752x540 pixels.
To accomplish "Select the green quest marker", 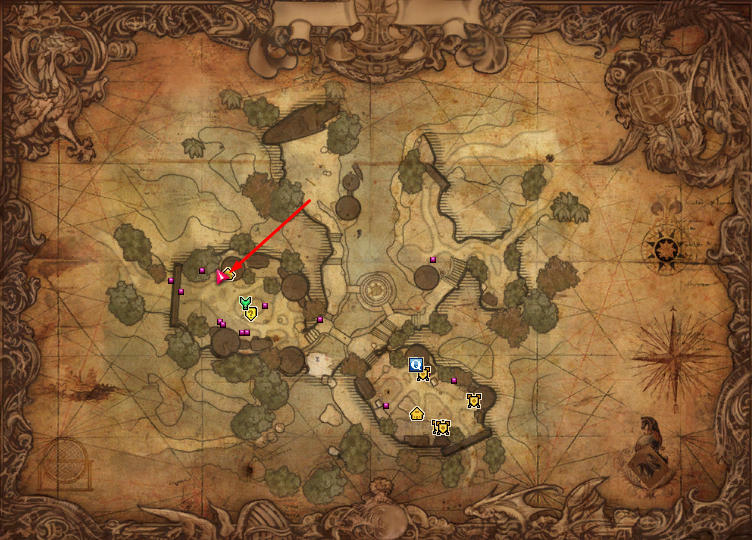I will (x=244, y=302).
